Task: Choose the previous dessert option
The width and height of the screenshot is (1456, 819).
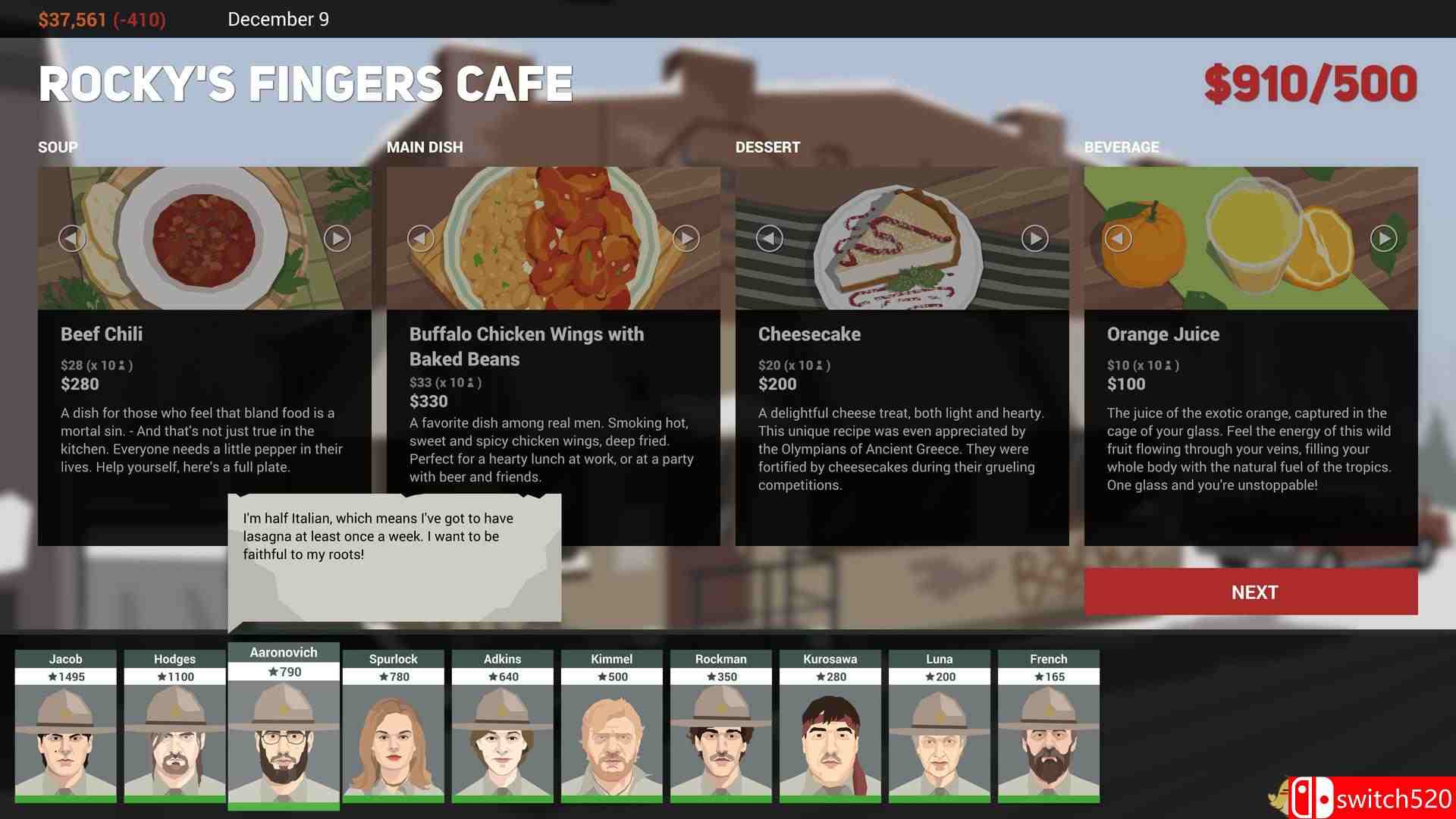Action: [770, 239]
